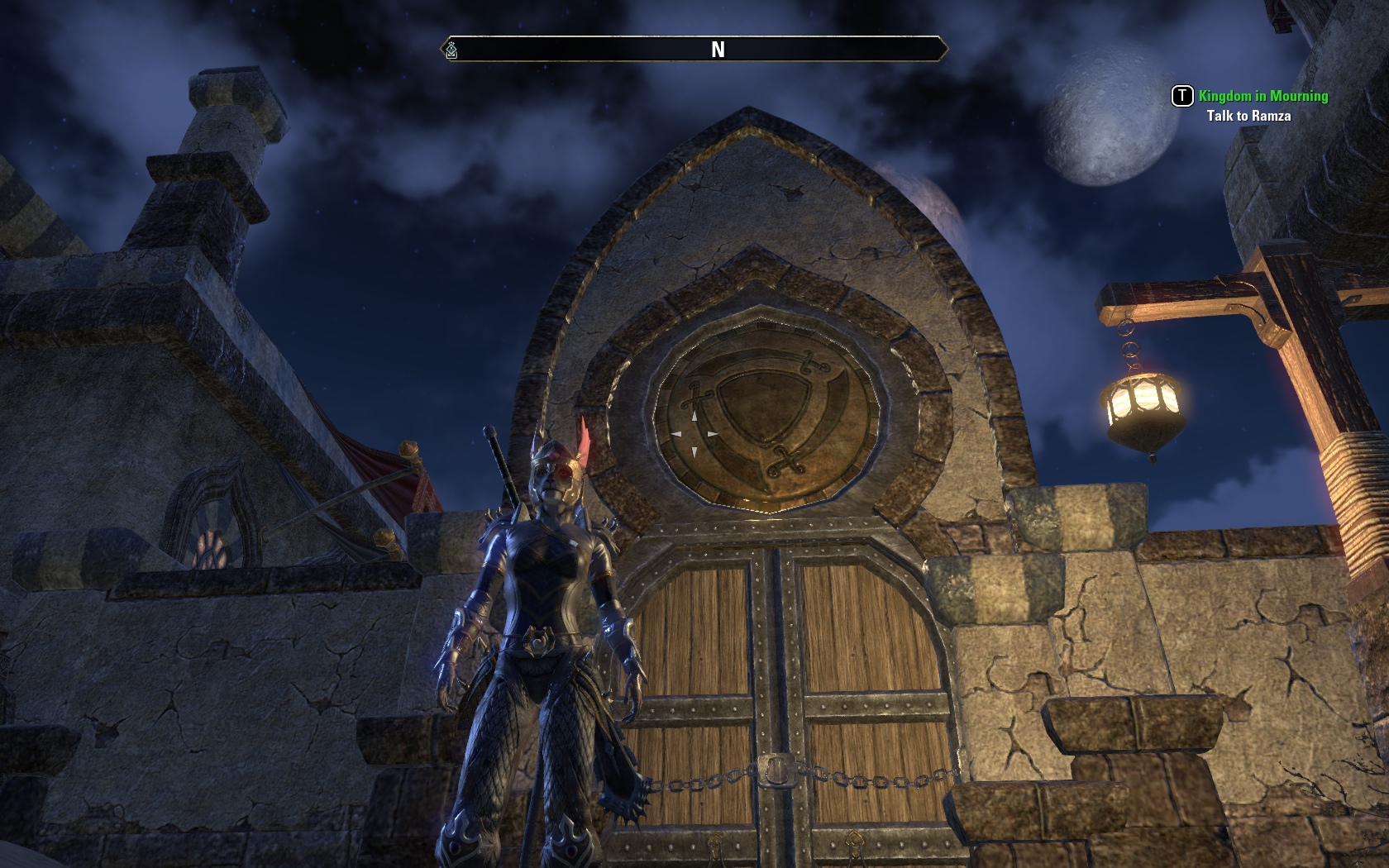Select the Kingdom in Mourning quest tracker
The width and height of the screenshot is (1389, 868).
tap(1263, 96)
